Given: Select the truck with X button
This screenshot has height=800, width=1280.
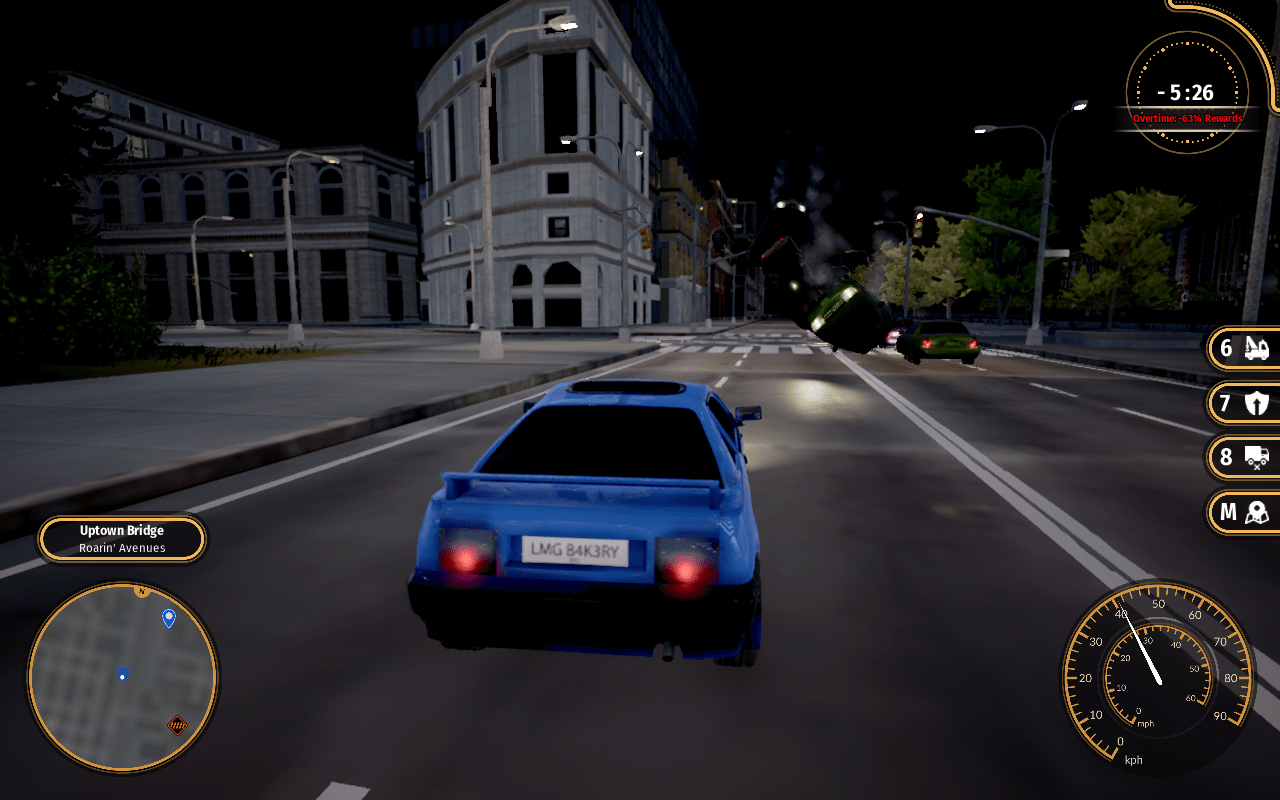Looking at the screenshot, I should [x=1244, y=458].
